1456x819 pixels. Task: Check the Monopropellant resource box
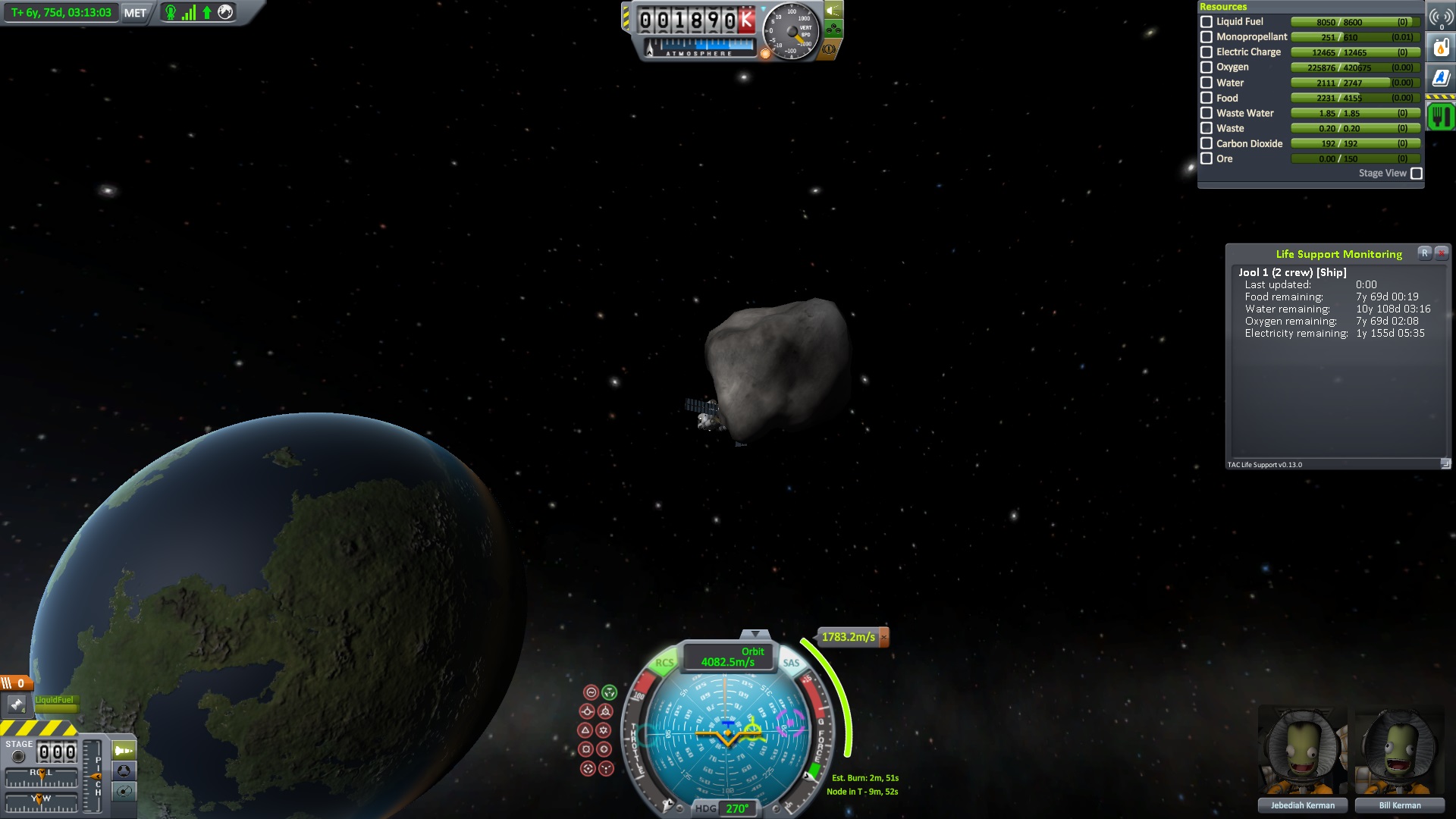pos(1207,37)
